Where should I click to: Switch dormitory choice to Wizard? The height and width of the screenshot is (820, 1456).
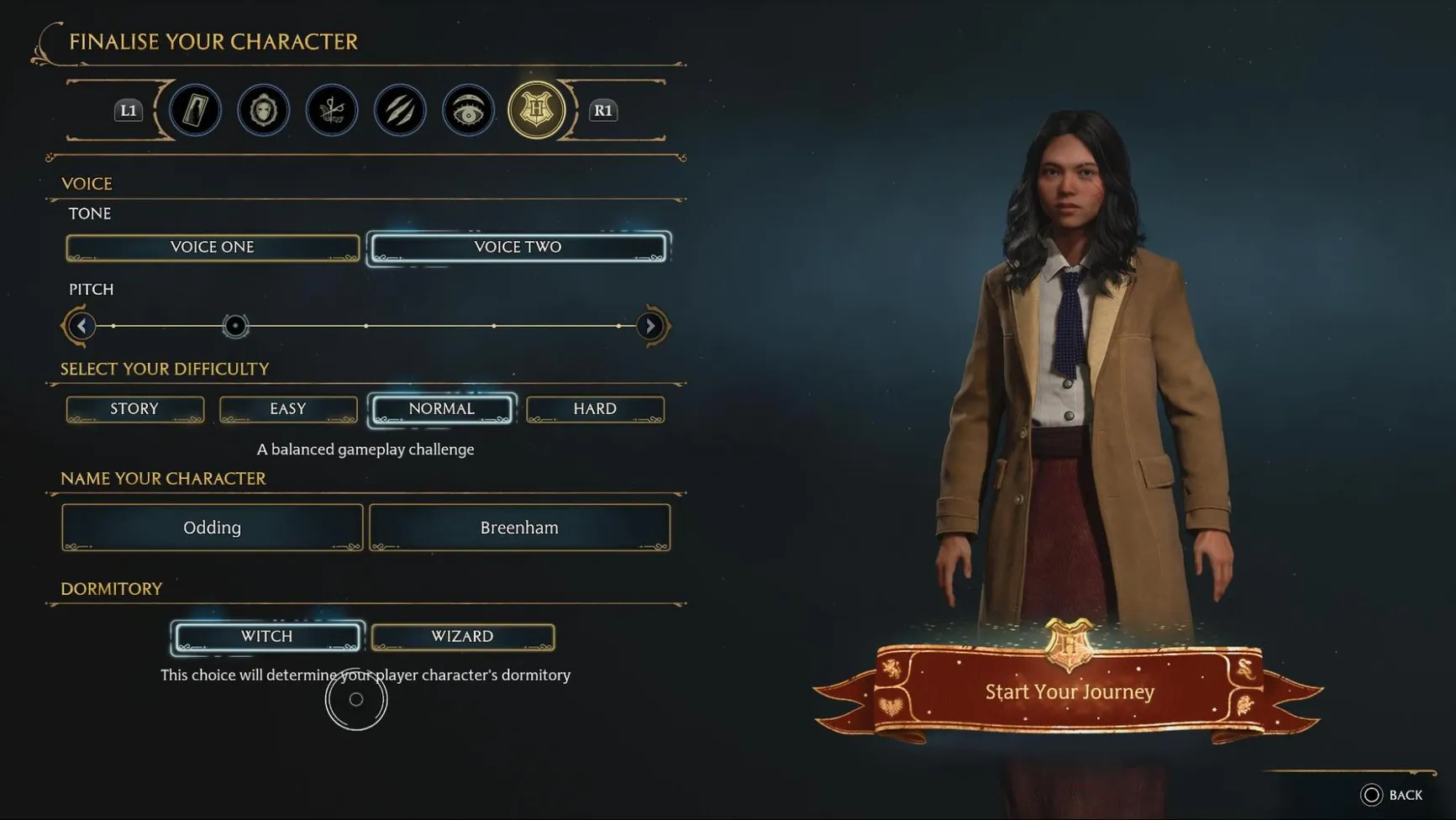pyautogui.click(x=462, y=636)
